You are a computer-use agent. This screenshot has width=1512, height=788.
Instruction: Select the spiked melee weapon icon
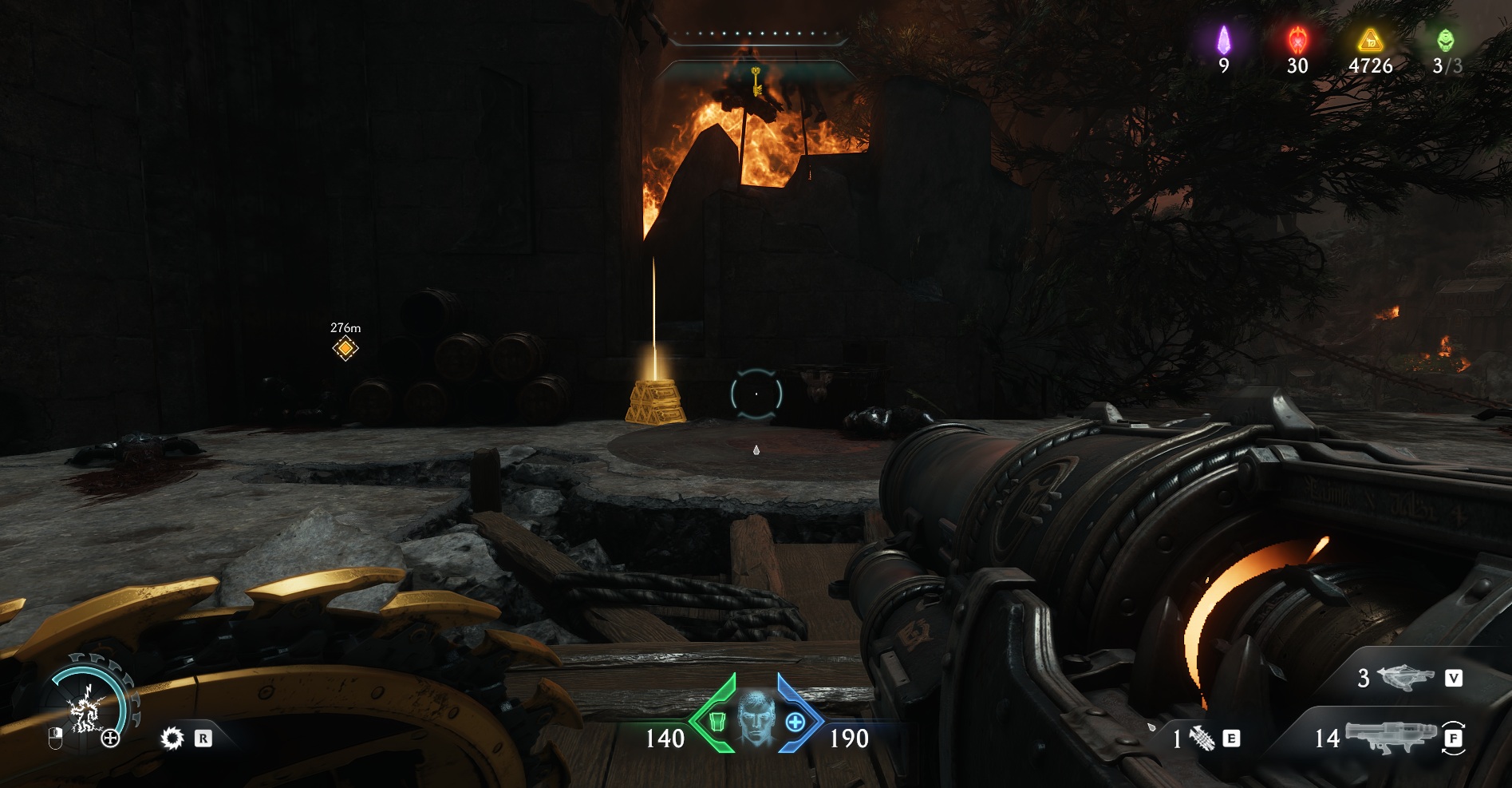click(x=1202, y=739)
